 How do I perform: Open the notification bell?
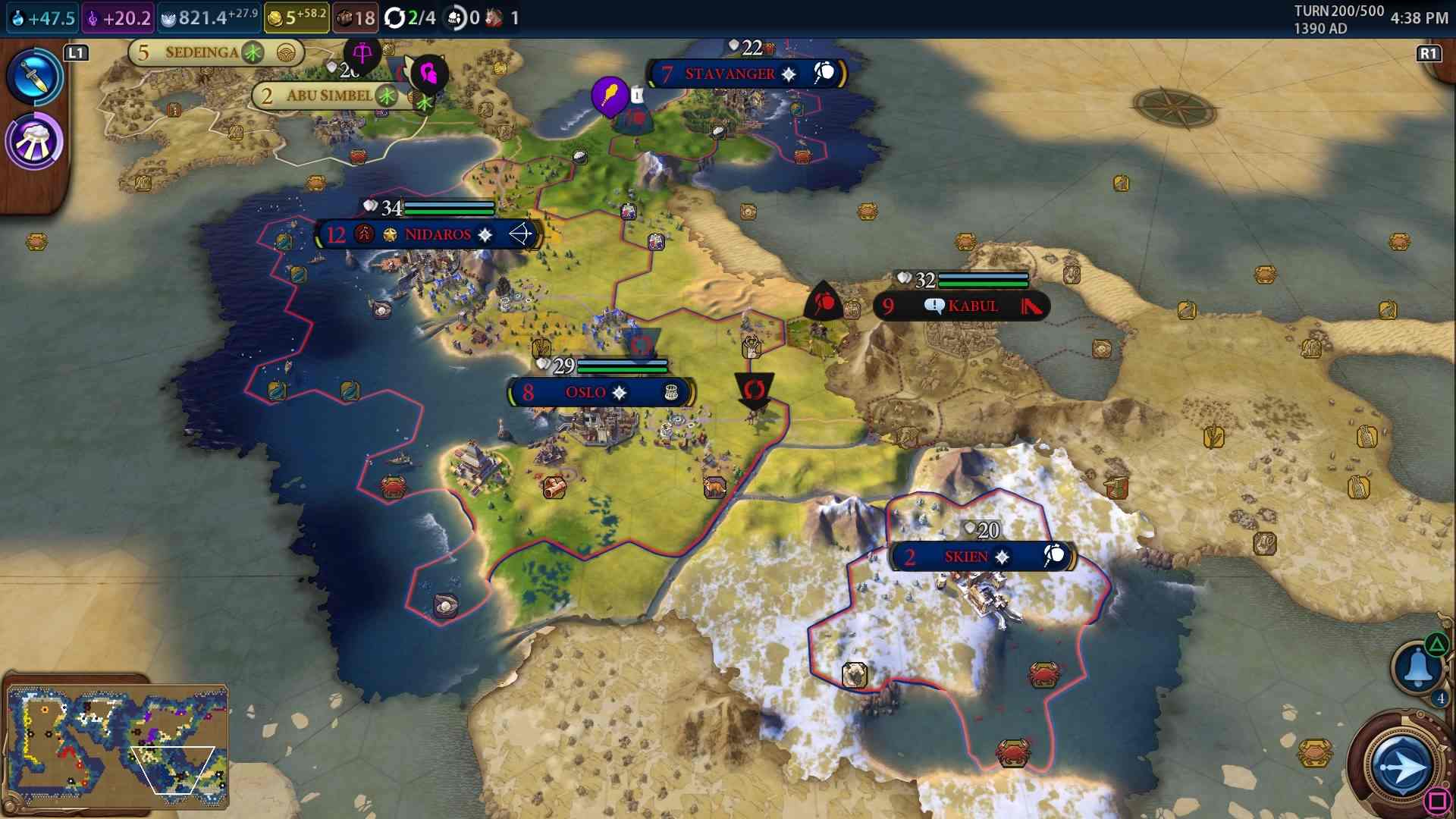coord(1417,668)
